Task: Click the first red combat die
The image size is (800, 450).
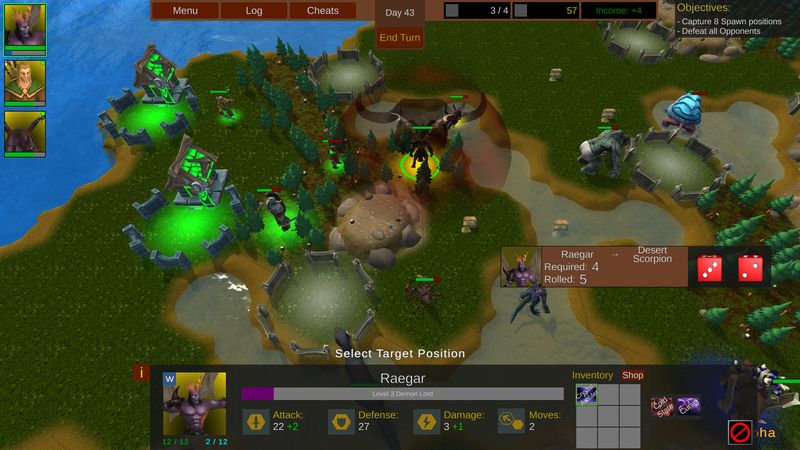Action: pos(709,267)
